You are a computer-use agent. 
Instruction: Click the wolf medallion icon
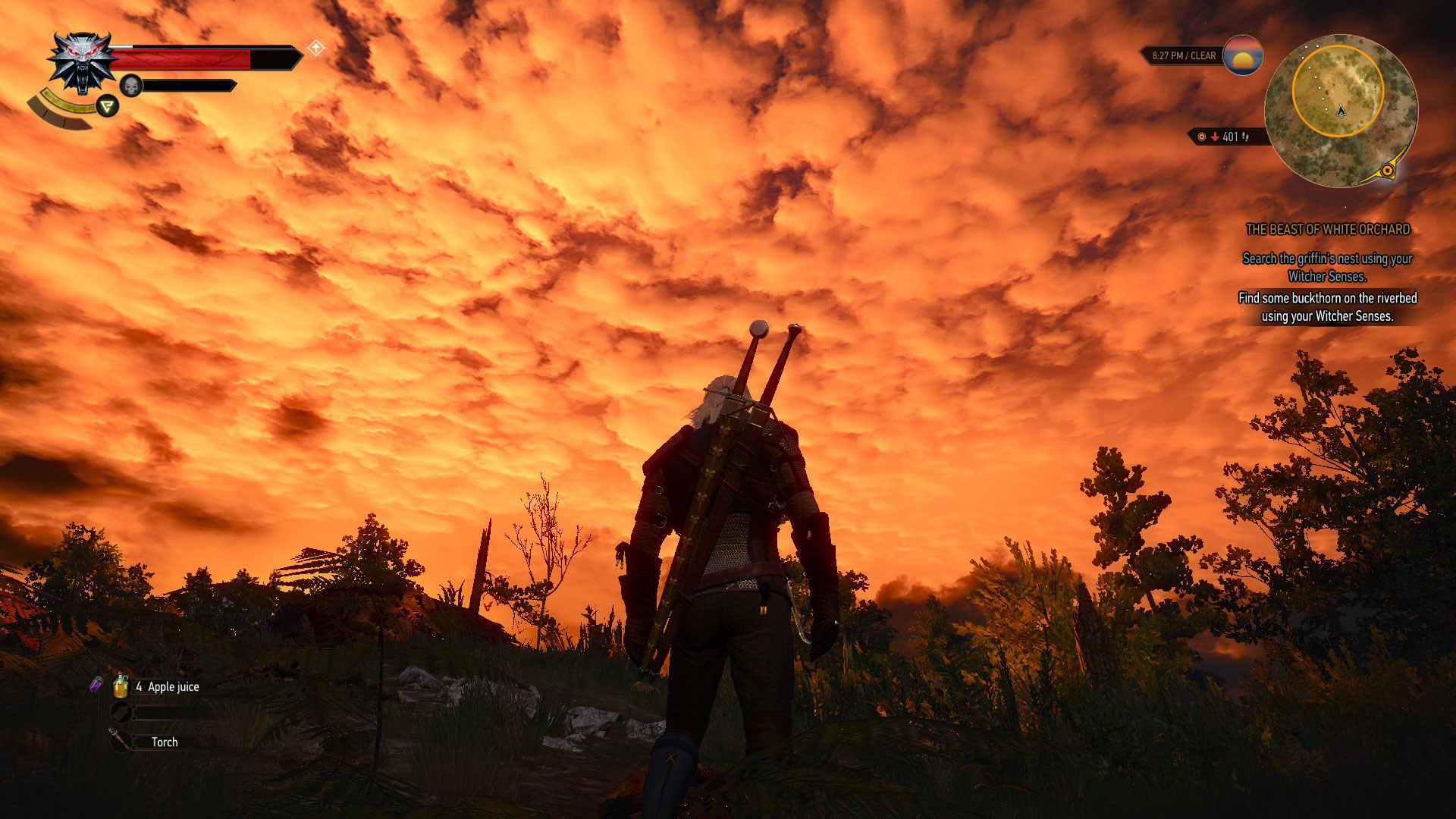point(82,62)
